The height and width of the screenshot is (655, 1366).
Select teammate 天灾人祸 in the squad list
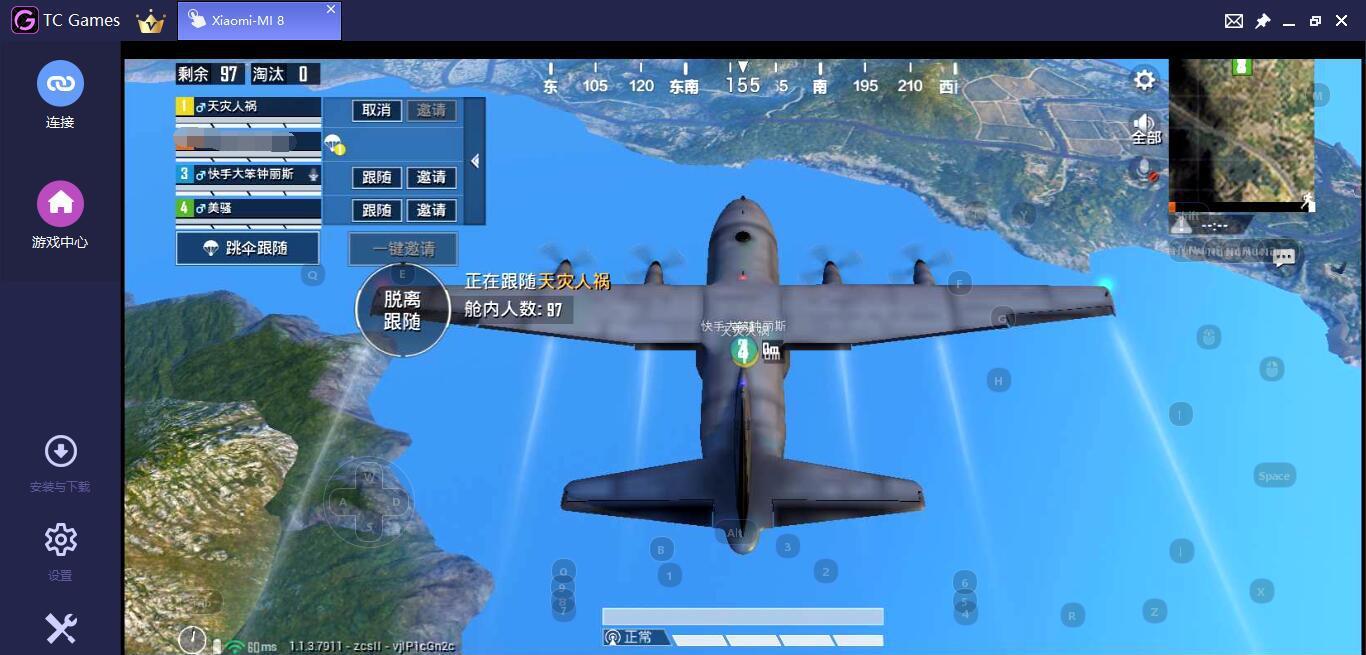[x=248, y=106]
